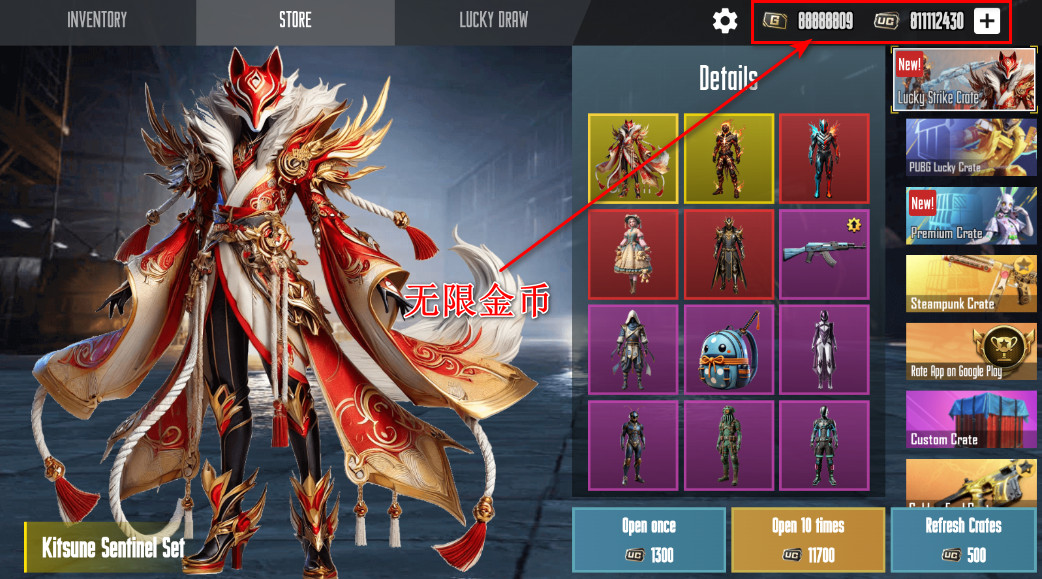Image resolution: width=1042 pixels, height=579 pixels.
Task: Select the Store tab
Action: coord(295,20)
